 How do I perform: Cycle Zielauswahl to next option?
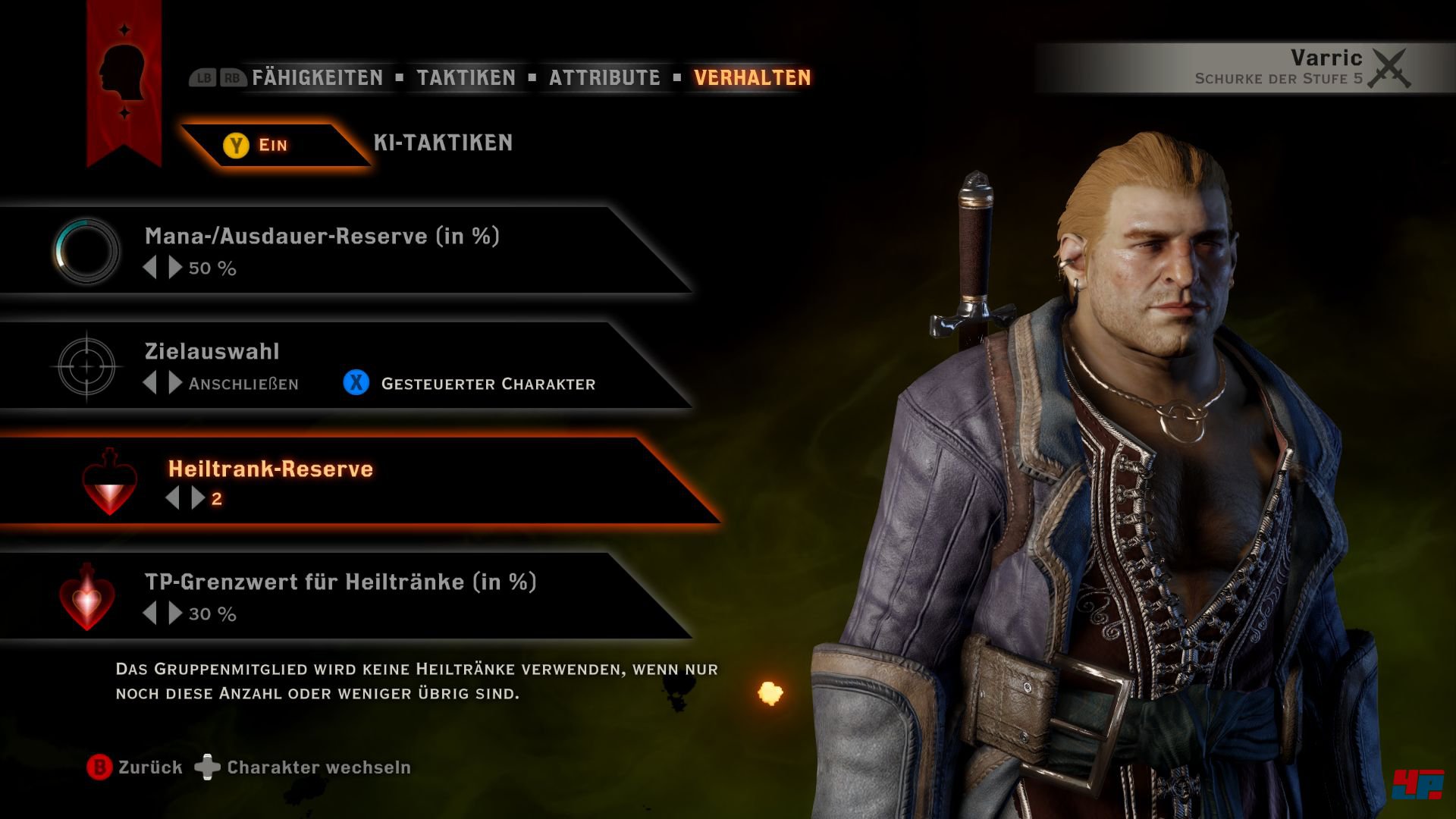(x=175, y=383)
